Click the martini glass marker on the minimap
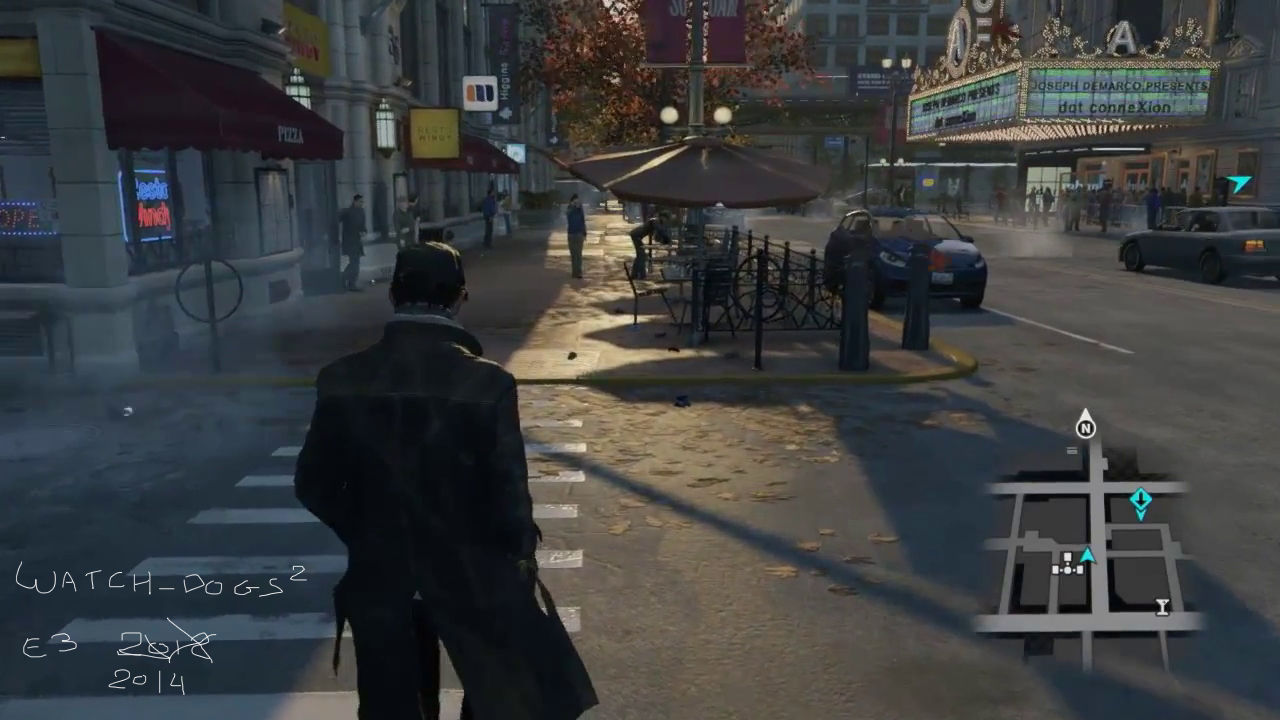Image resolution: width=1280 pixels, height=720 pixels. coord(1163,607)
